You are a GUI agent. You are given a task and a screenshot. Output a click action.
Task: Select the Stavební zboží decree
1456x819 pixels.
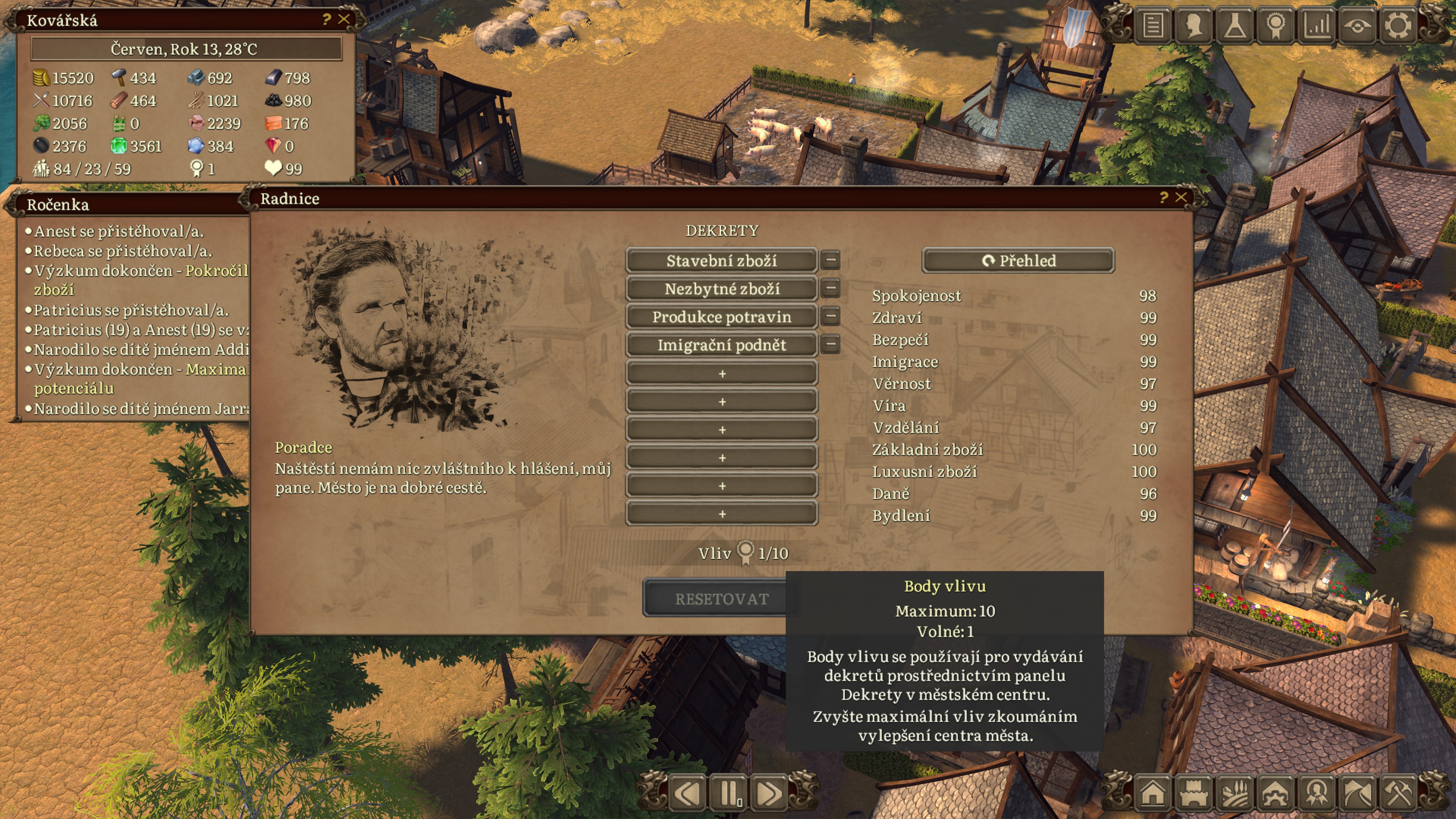point(721,260)
